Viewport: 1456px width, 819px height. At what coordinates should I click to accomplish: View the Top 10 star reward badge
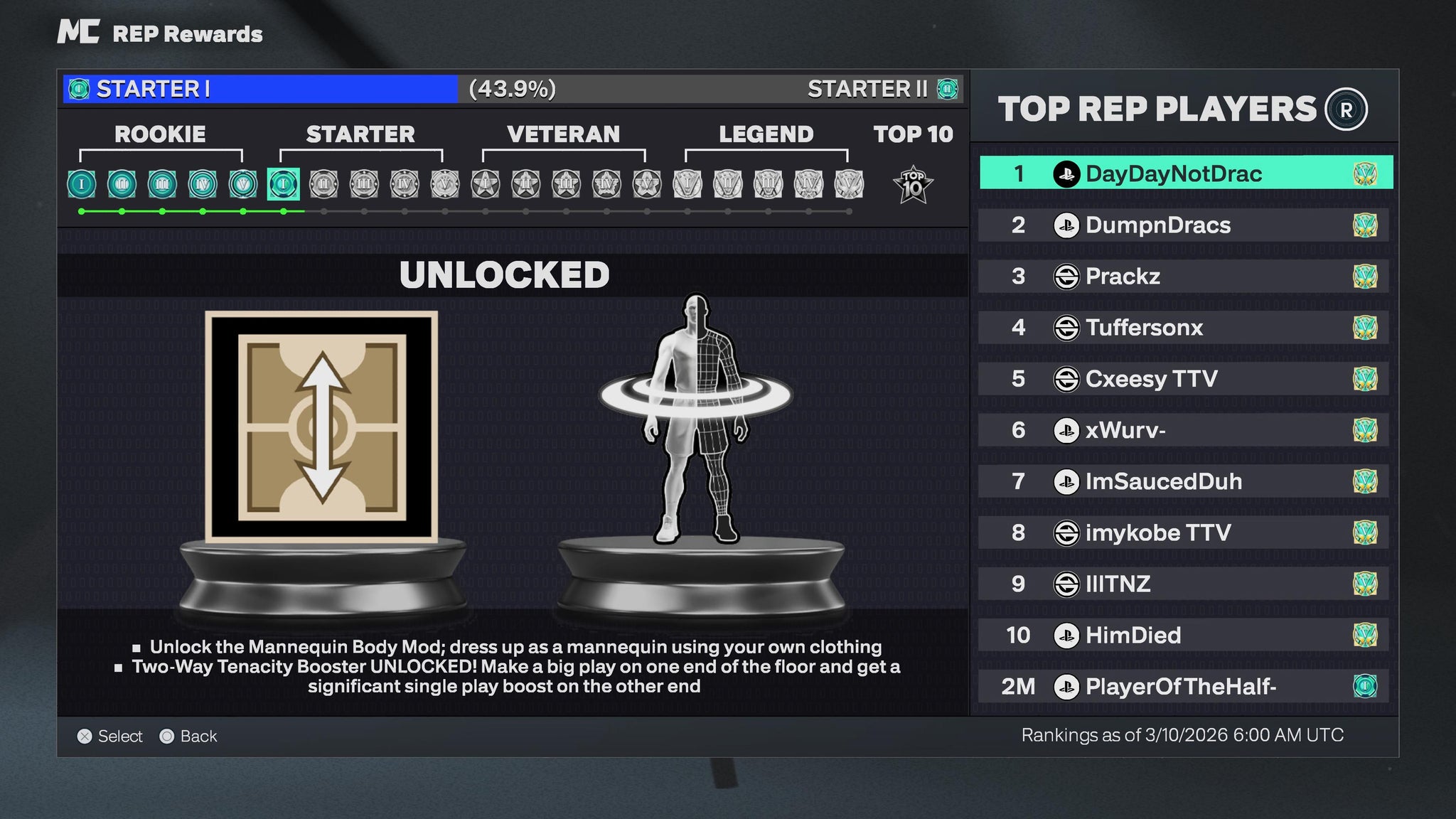[x=912, y=185]
